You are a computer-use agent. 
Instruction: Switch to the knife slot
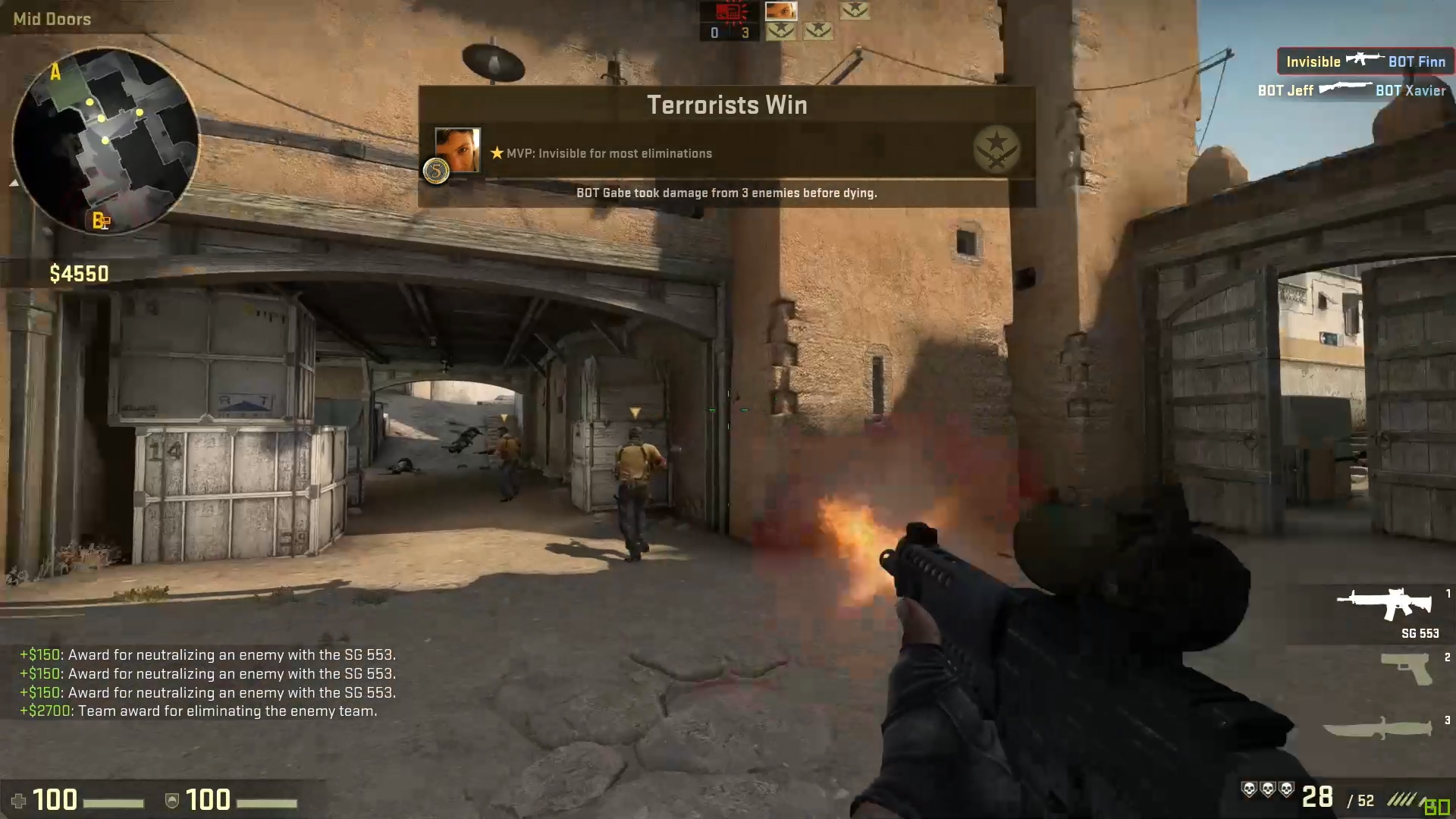click(x=1378, y=728)
